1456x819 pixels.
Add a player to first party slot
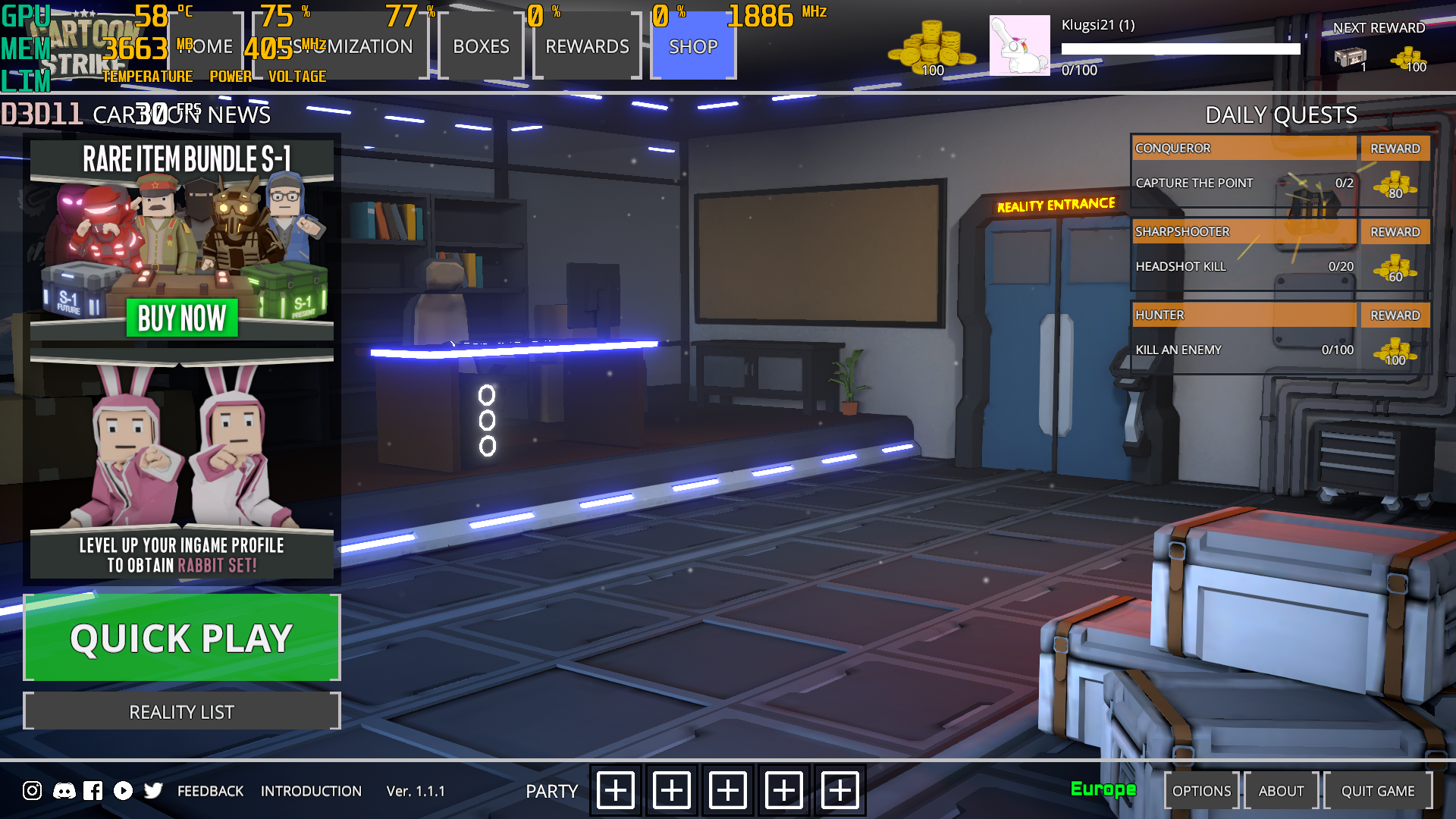[614, 790]
